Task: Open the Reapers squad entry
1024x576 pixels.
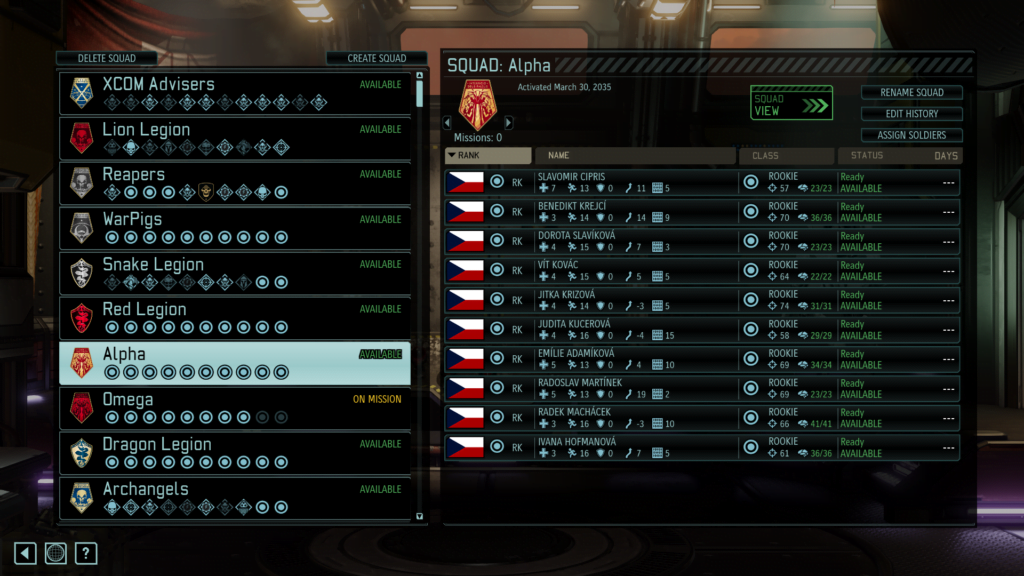Action: (235, 182)
